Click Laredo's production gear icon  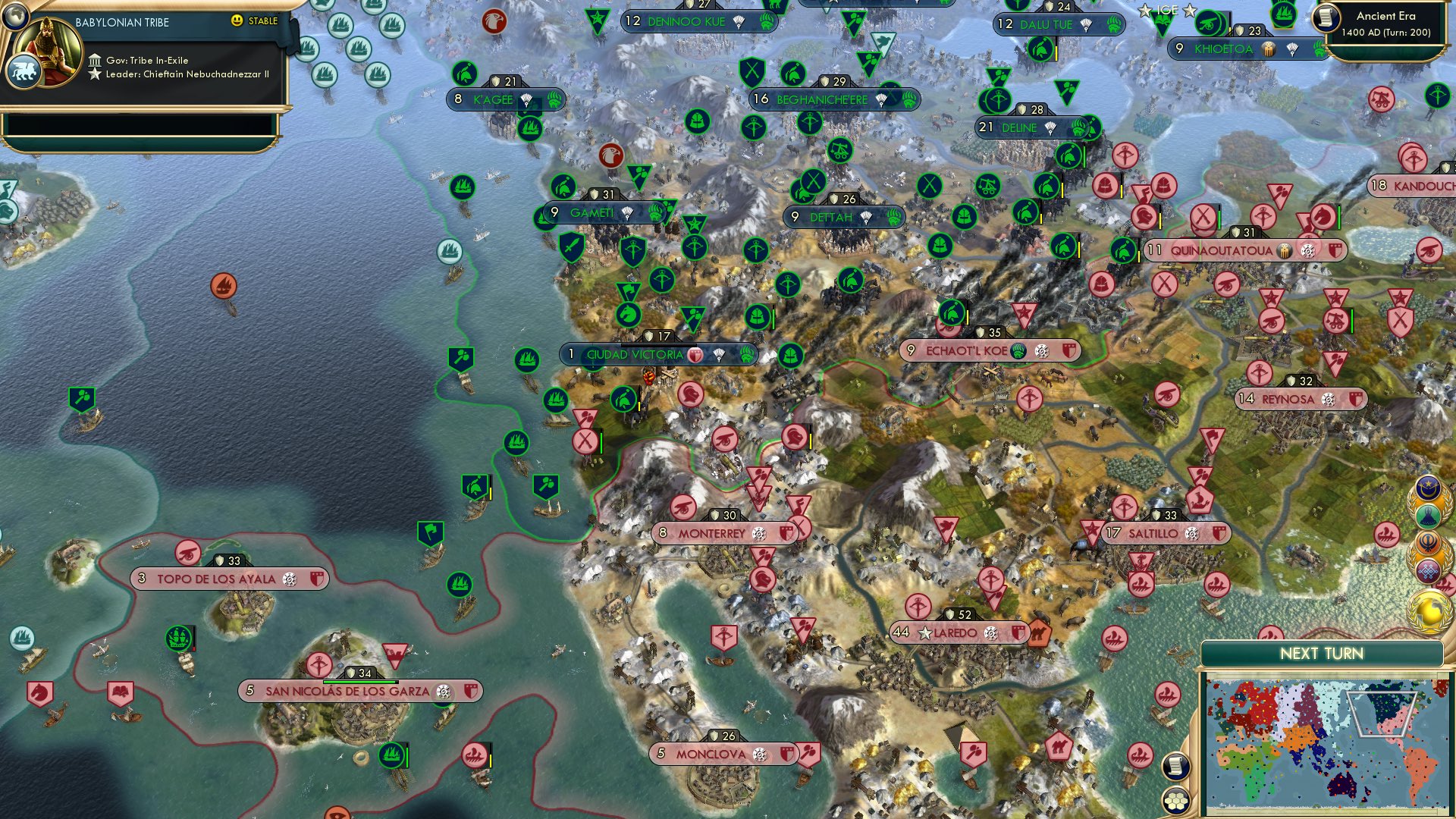990,632
